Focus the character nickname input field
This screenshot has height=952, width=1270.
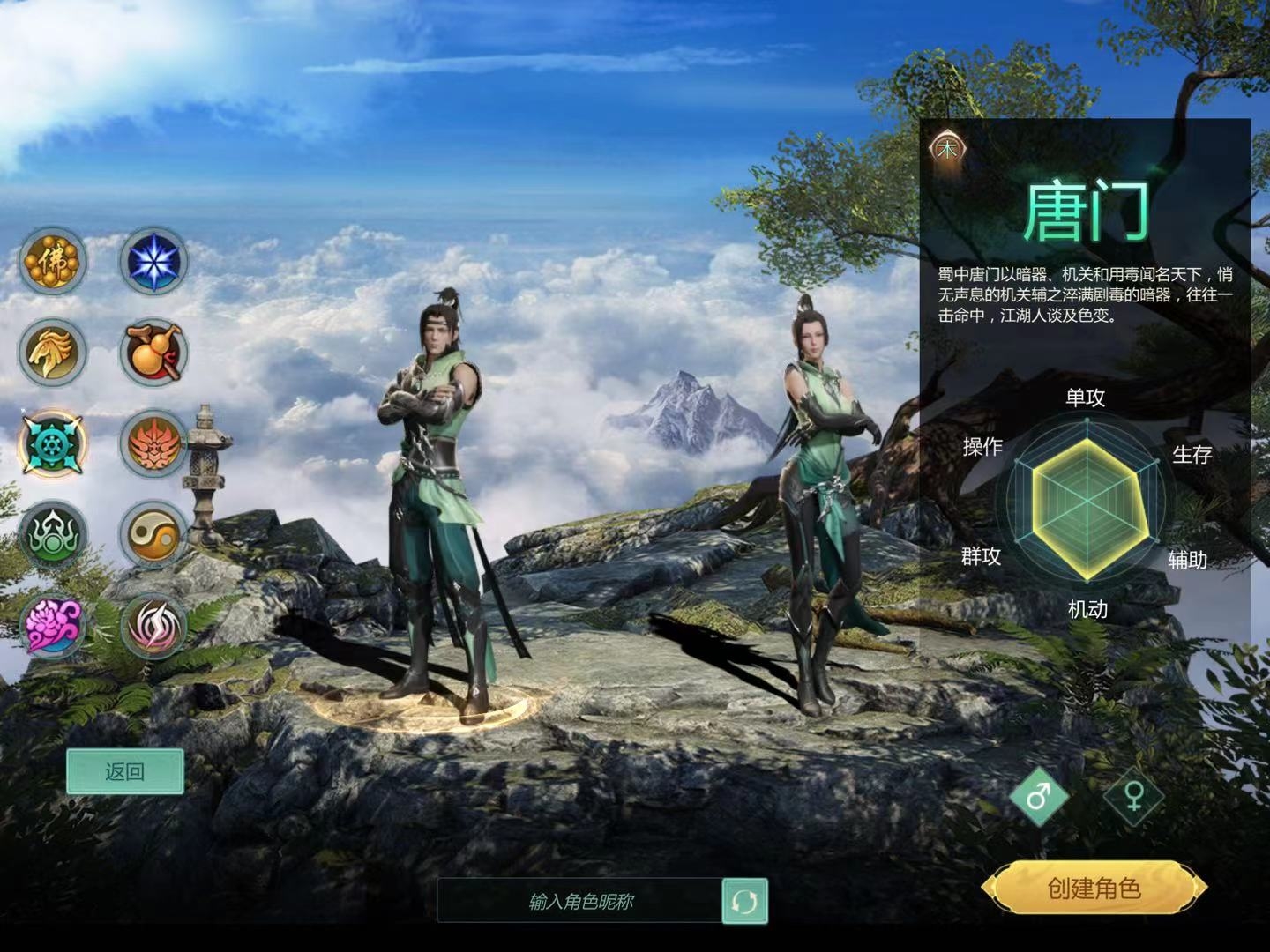pyautogui.click(x=580, y=901)
